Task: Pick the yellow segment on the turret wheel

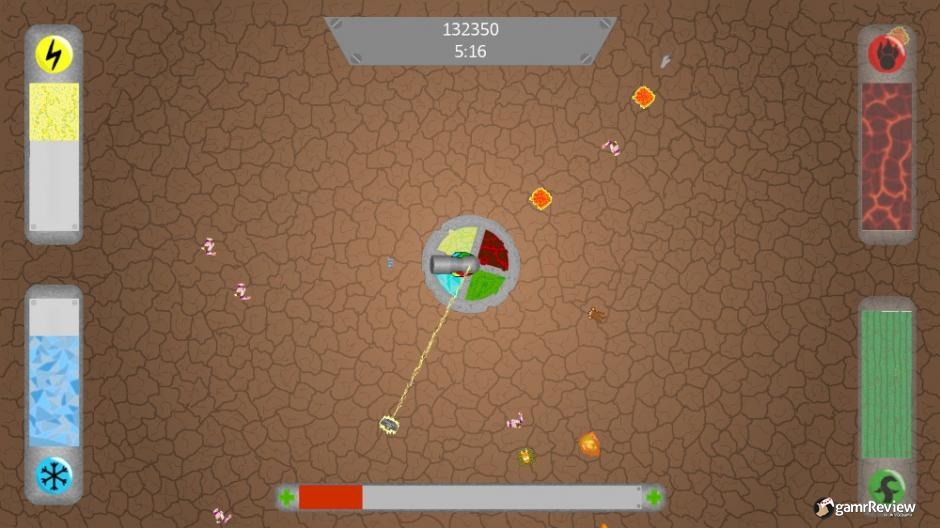Action: coord(453,243)
